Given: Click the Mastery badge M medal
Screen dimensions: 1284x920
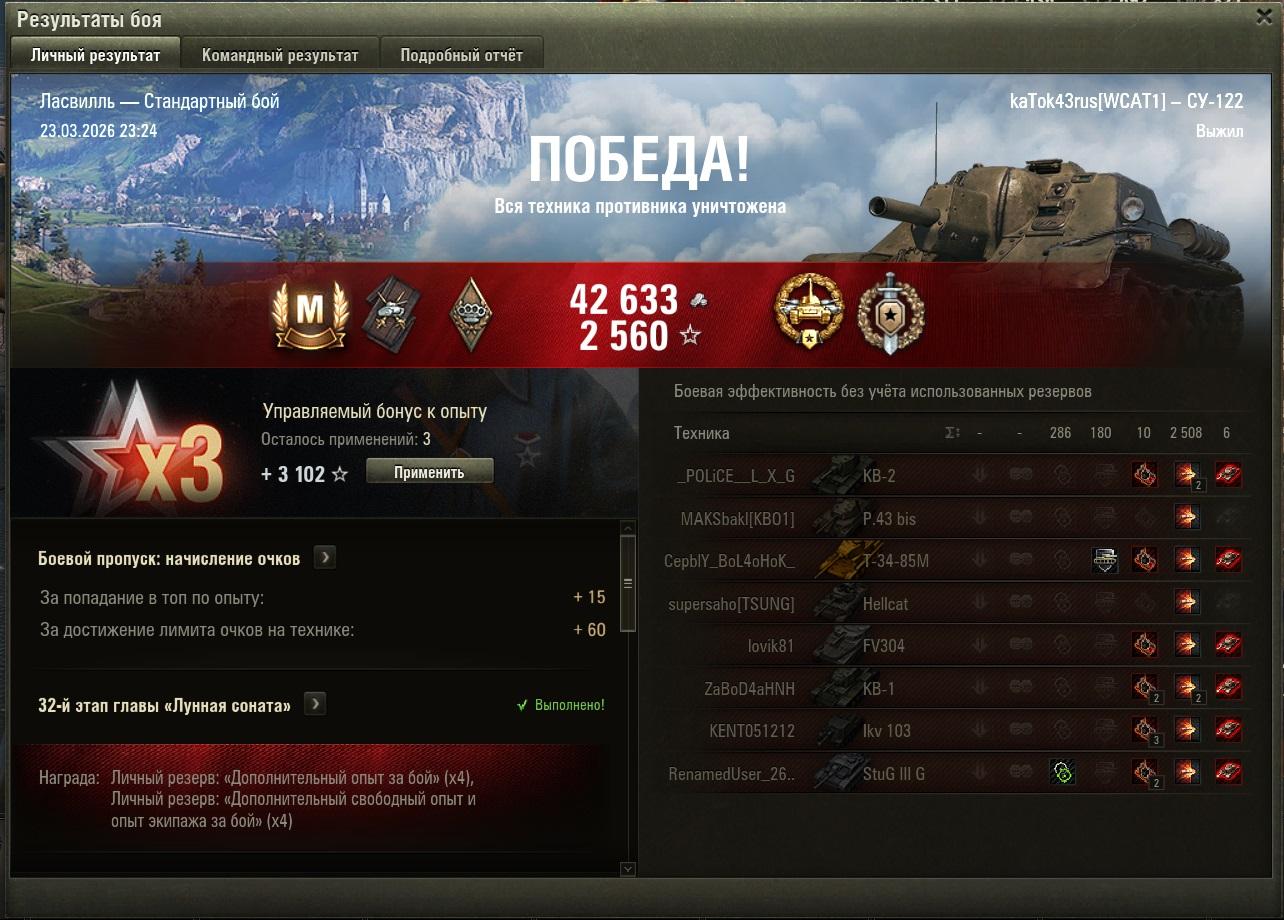Looking at the screenshot, I should [310, 313].
